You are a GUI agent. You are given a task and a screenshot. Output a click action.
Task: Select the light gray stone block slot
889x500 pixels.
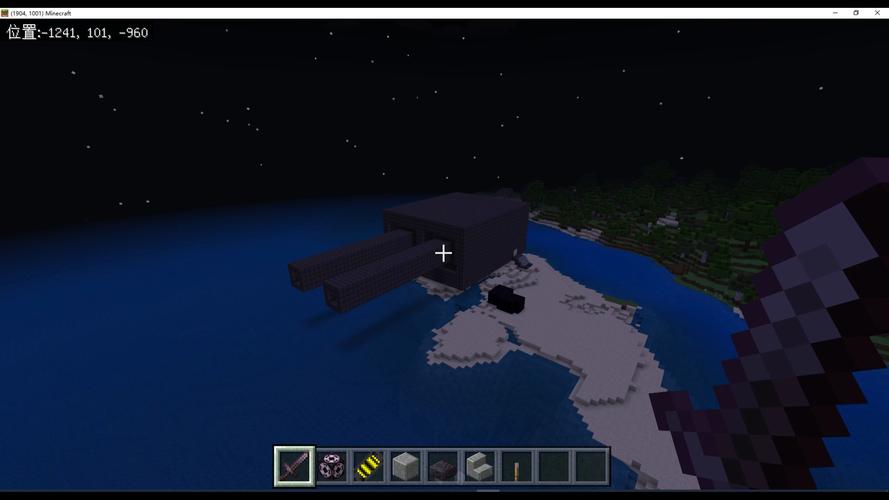pos(405,466)
